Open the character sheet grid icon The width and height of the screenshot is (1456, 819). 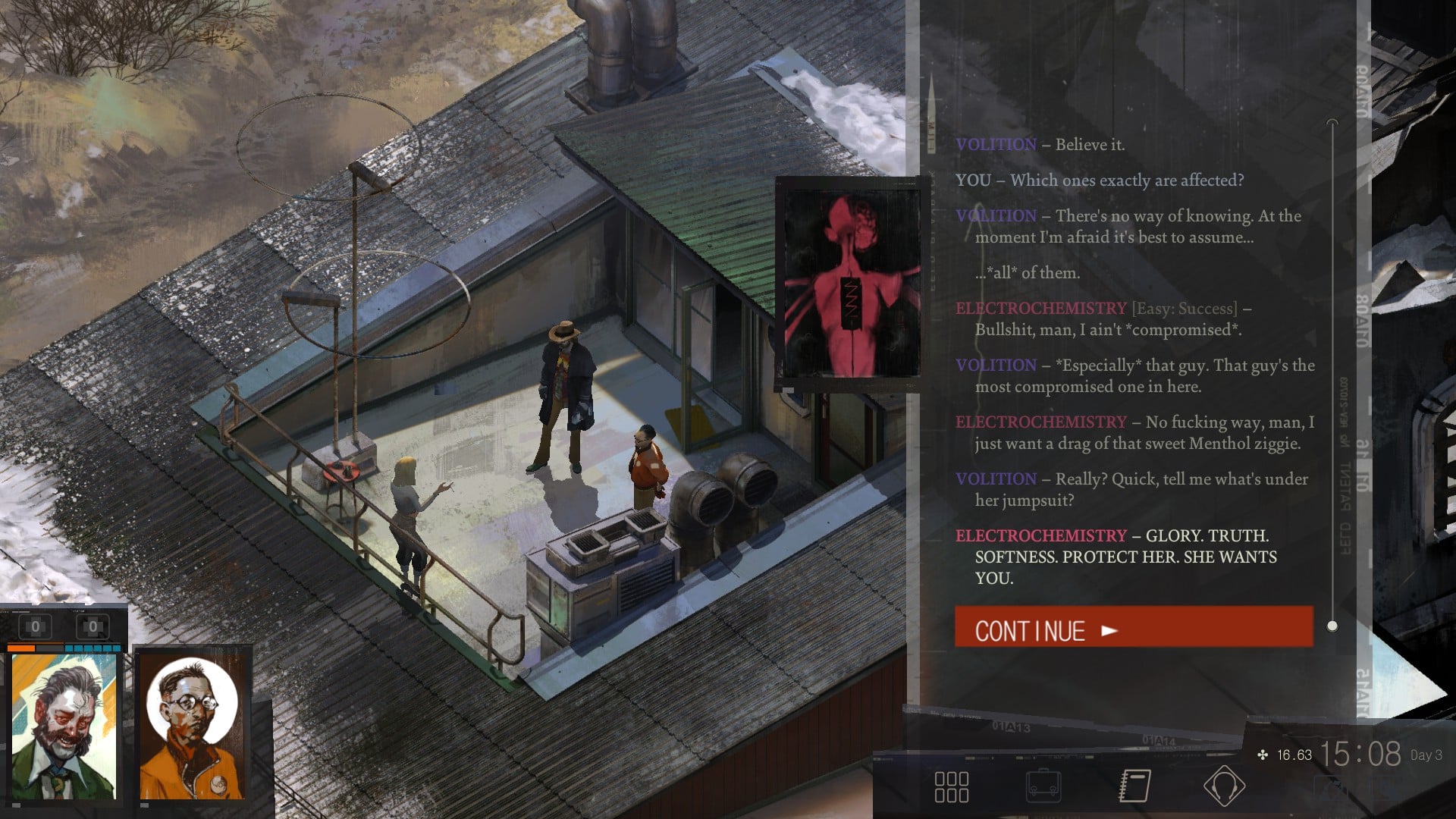[951, 787]
